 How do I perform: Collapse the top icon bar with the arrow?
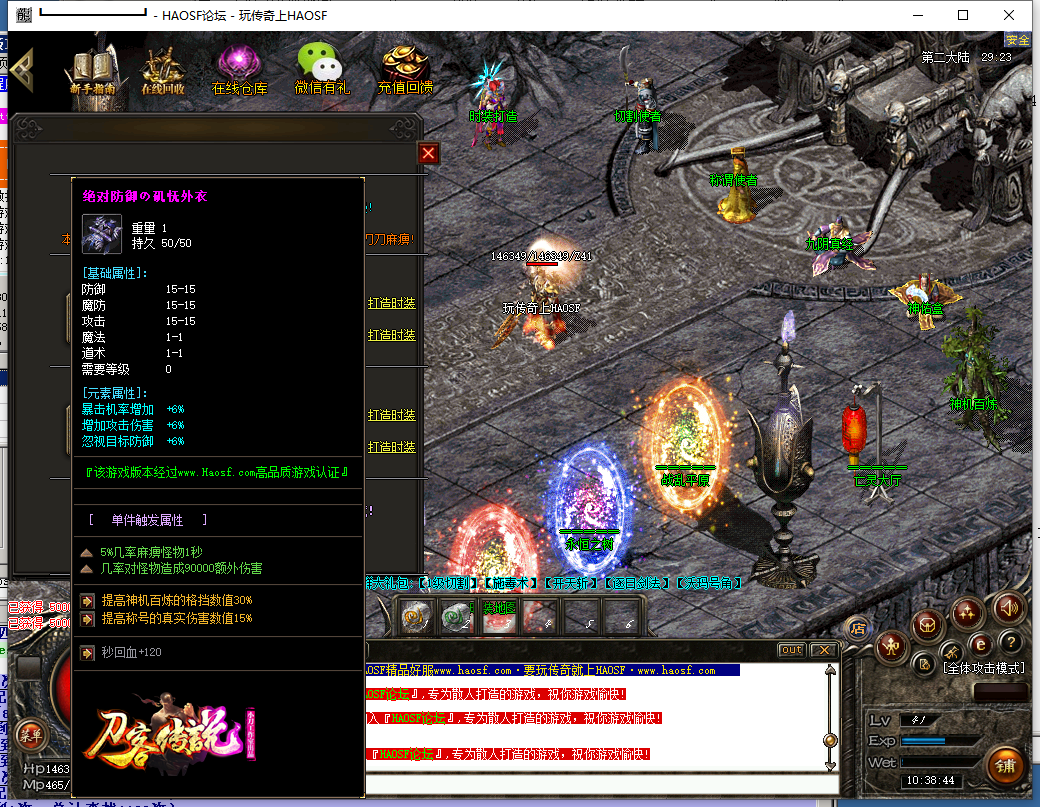click(21, 68)
